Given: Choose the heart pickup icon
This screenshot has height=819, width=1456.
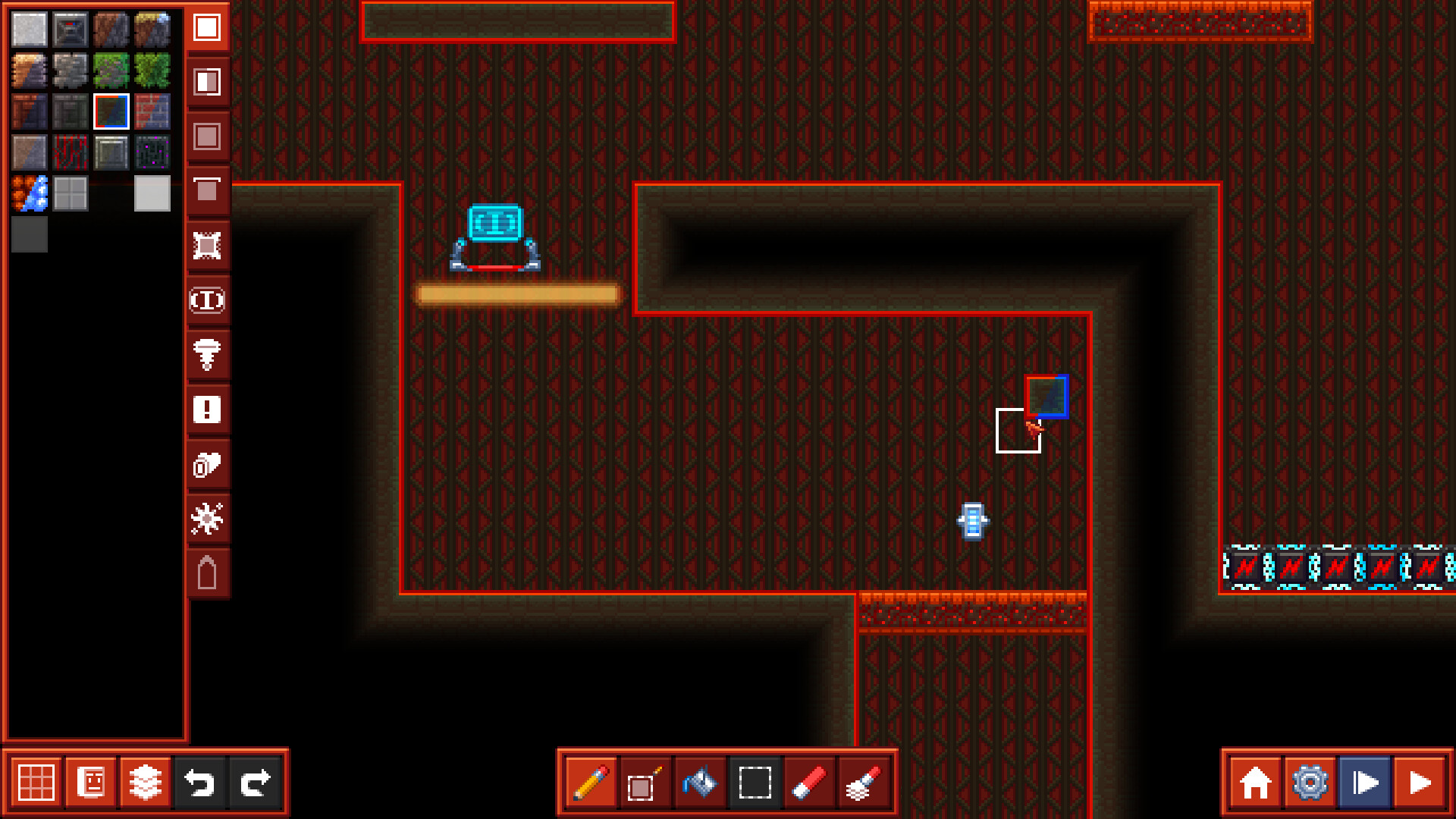Looking at the screenshot, I should pos(207,465).
